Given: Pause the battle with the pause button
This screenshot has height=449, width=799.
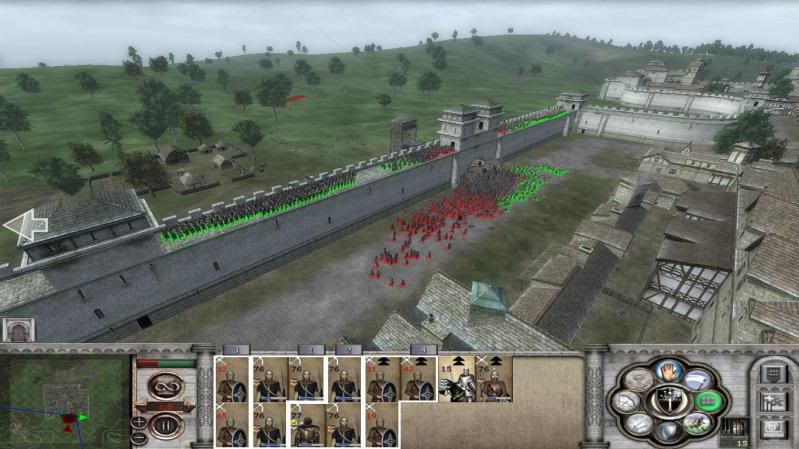Looking at the screenshot, I should [x=163, y=426].
